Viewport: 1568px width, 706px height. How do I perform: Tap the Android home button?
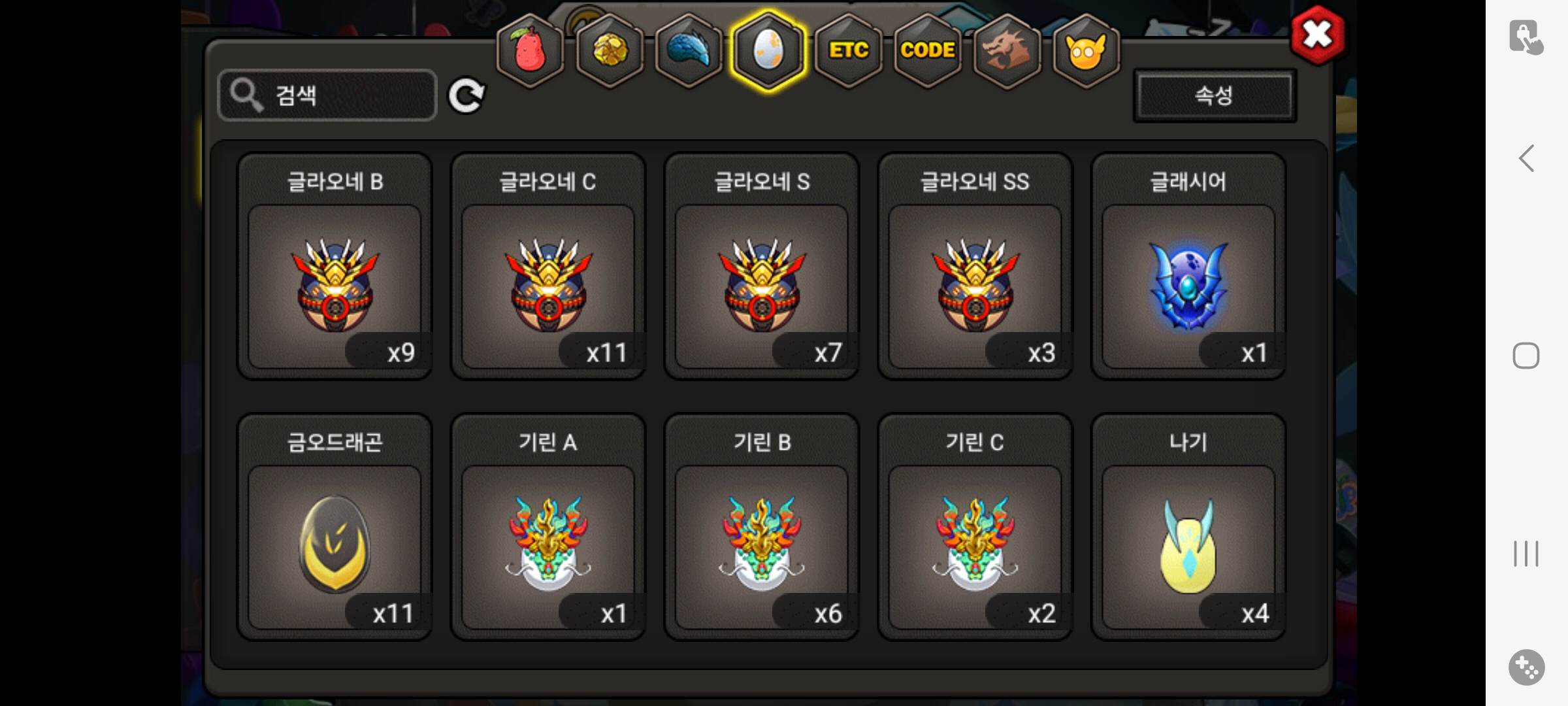[x=1526, y=356]
